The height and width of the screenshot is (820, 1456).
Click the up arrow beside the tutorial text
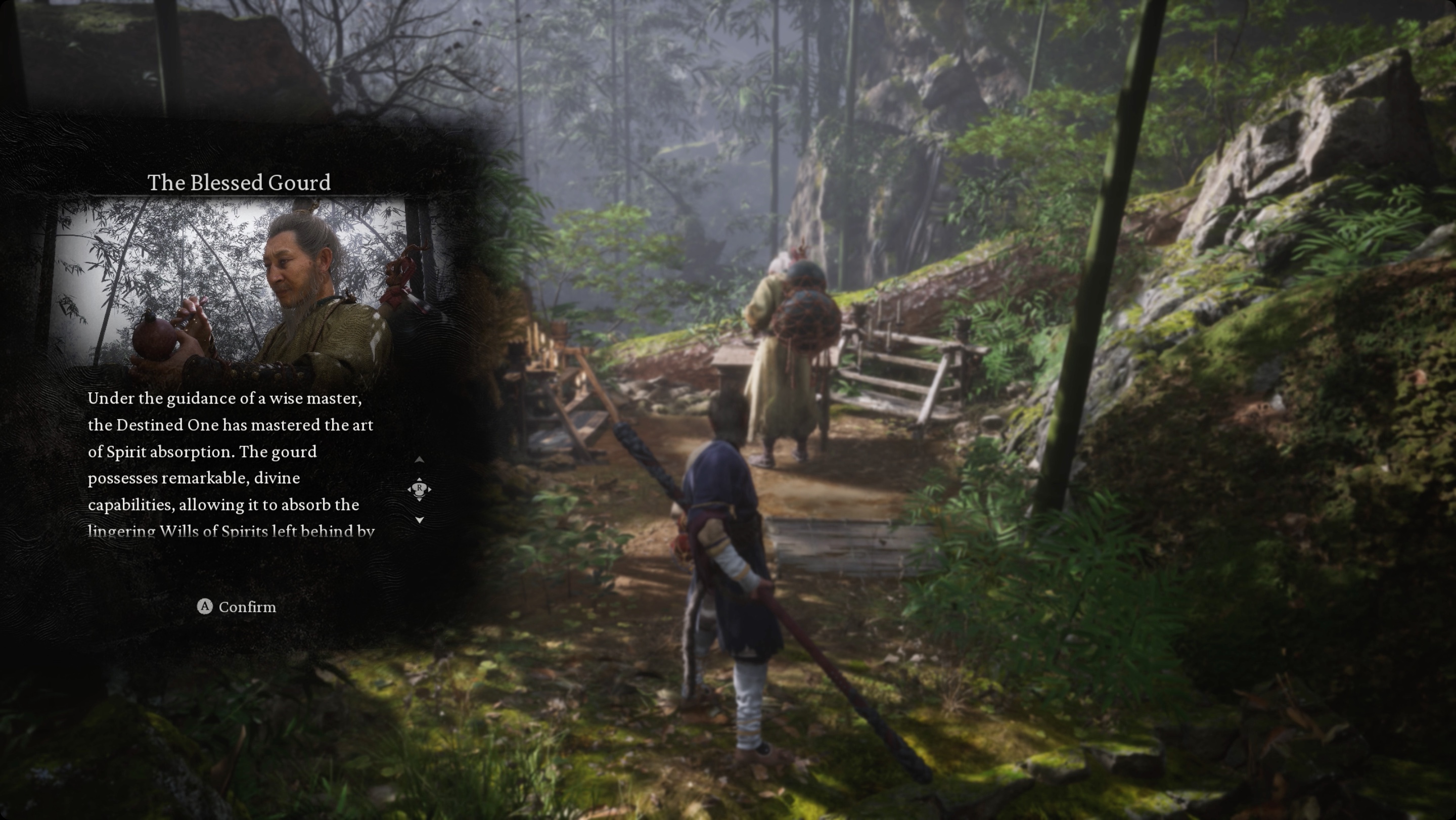click(420, 460)
